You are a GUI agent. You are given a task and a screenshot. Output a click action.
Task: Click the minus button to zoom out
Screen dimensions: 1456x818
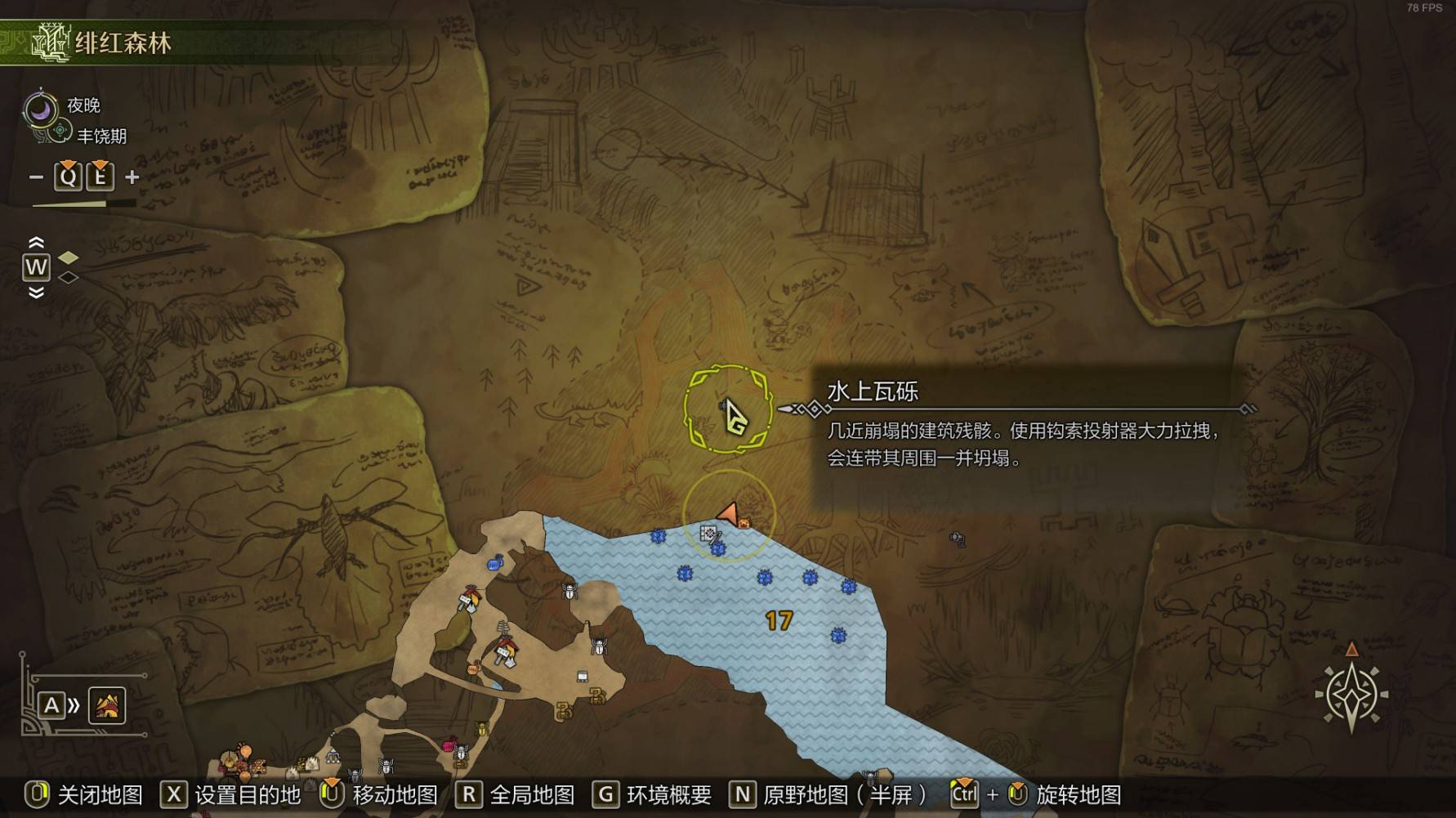[36, 176]
